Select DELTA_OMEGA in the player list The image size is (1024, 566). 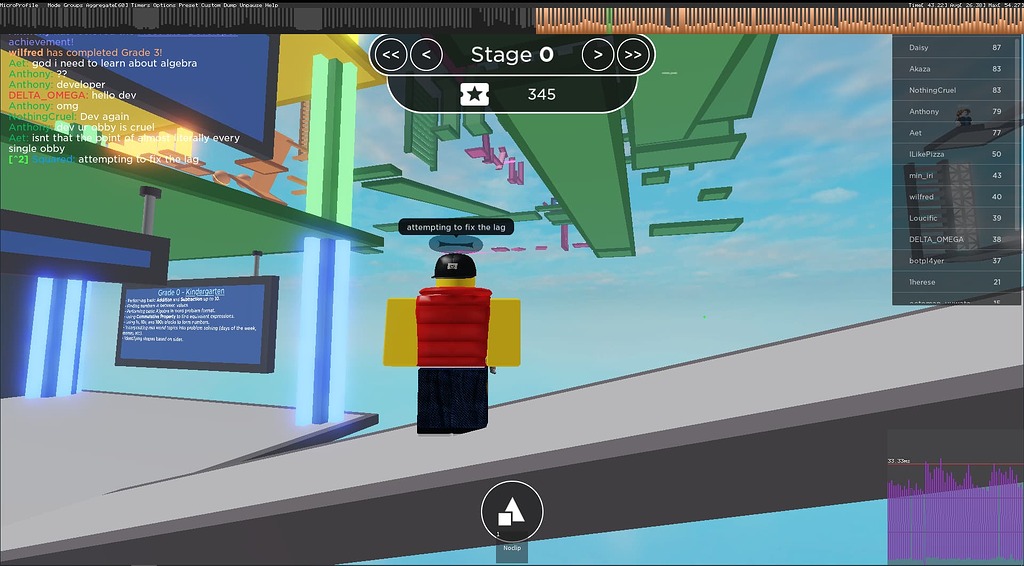coord(948,239)
